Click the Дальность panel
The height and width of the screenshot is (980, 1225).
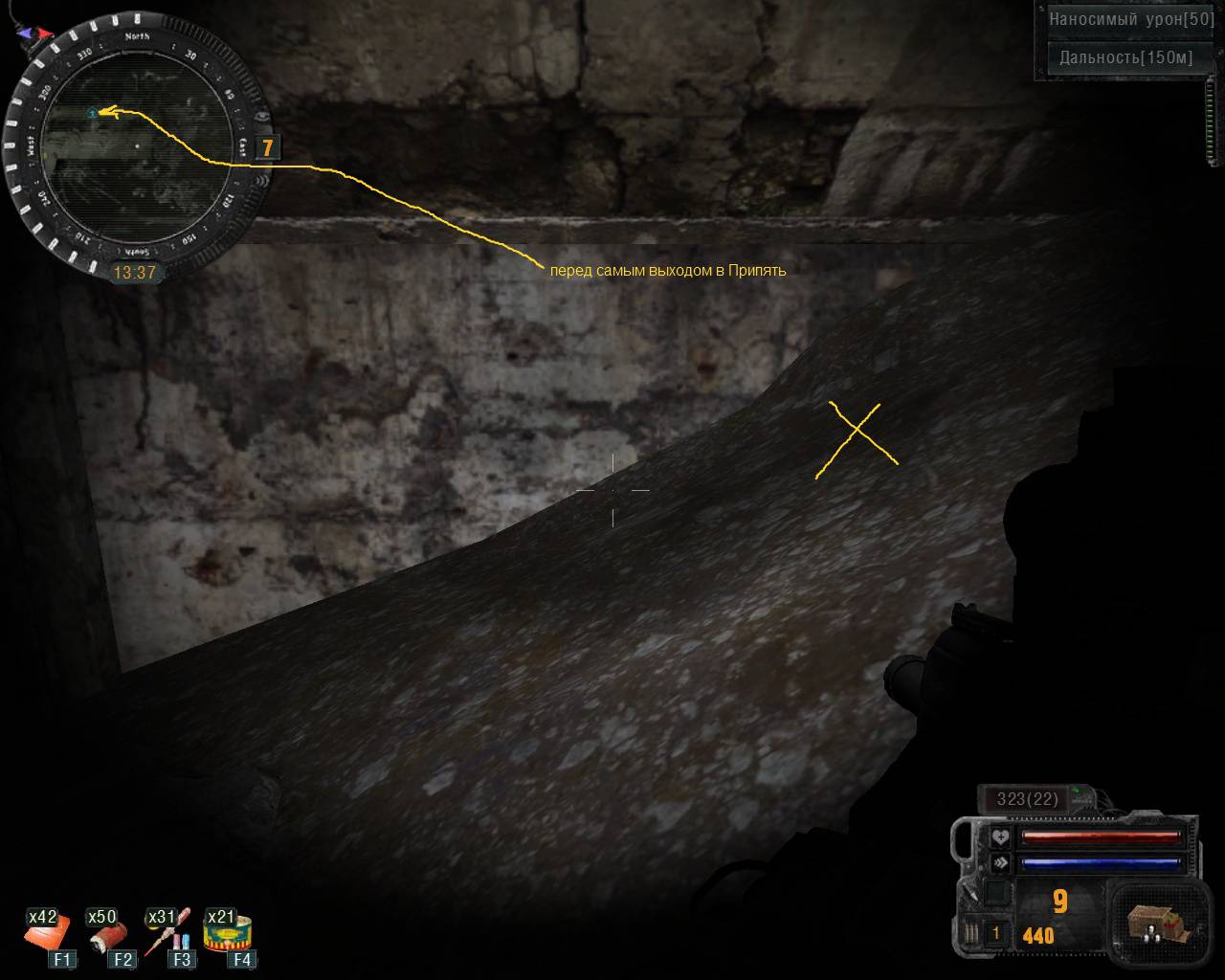(x=1125, y=57)
